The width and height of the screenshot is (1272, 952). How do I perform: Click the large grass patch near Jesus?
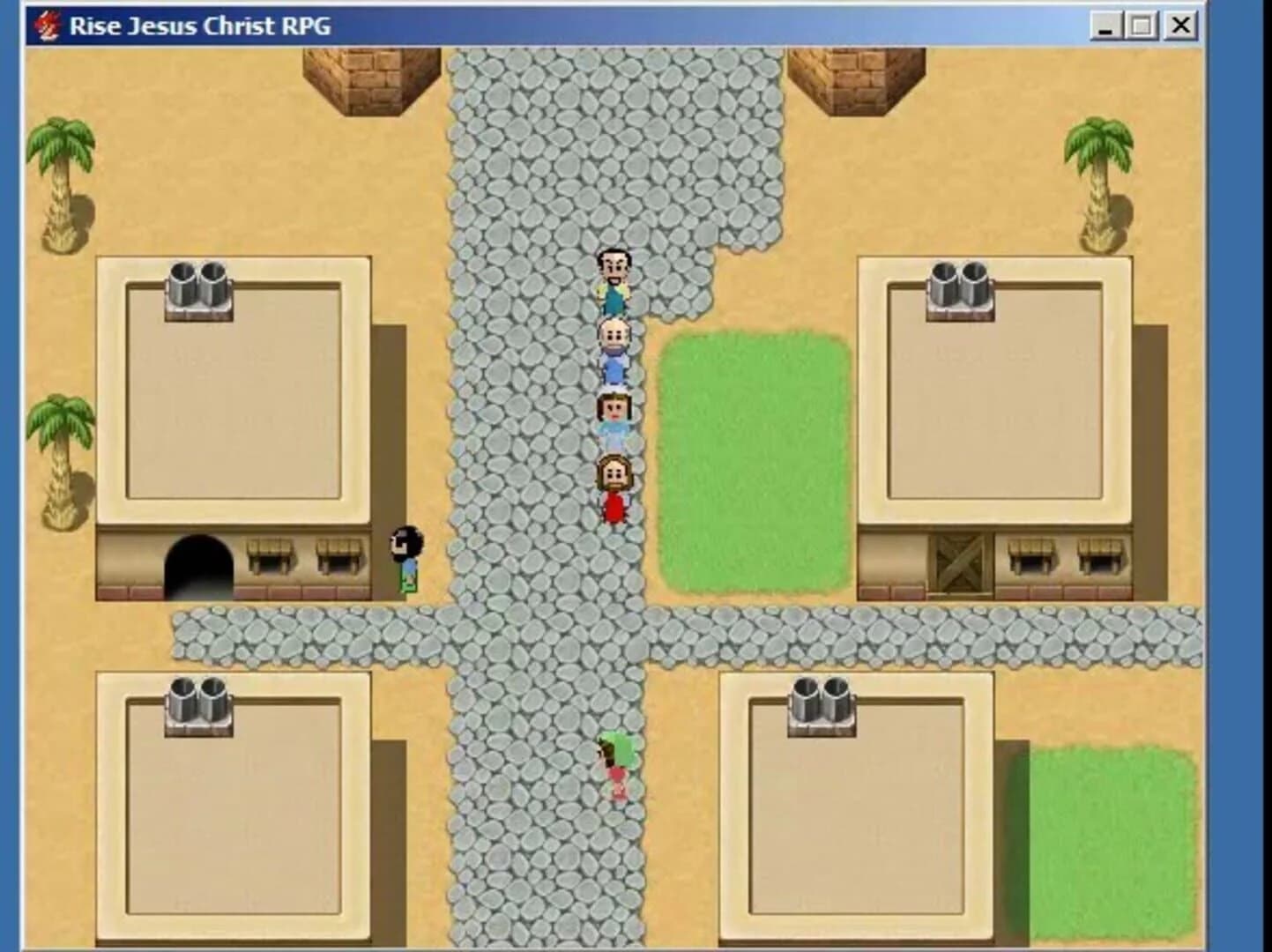[749, 458]
